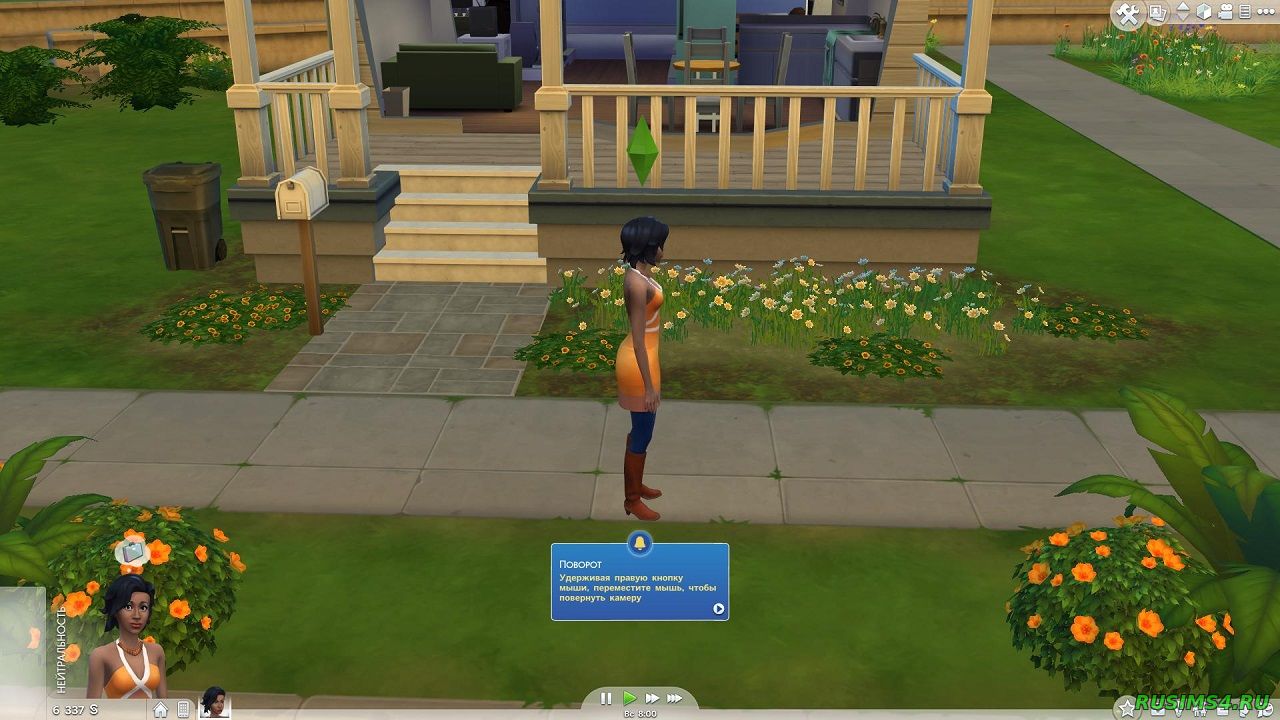Viewport: 1280px width, 720px height.
Task: Open Build Mode with the hammer and wrench icon
Action: (x=1127, y=13)
